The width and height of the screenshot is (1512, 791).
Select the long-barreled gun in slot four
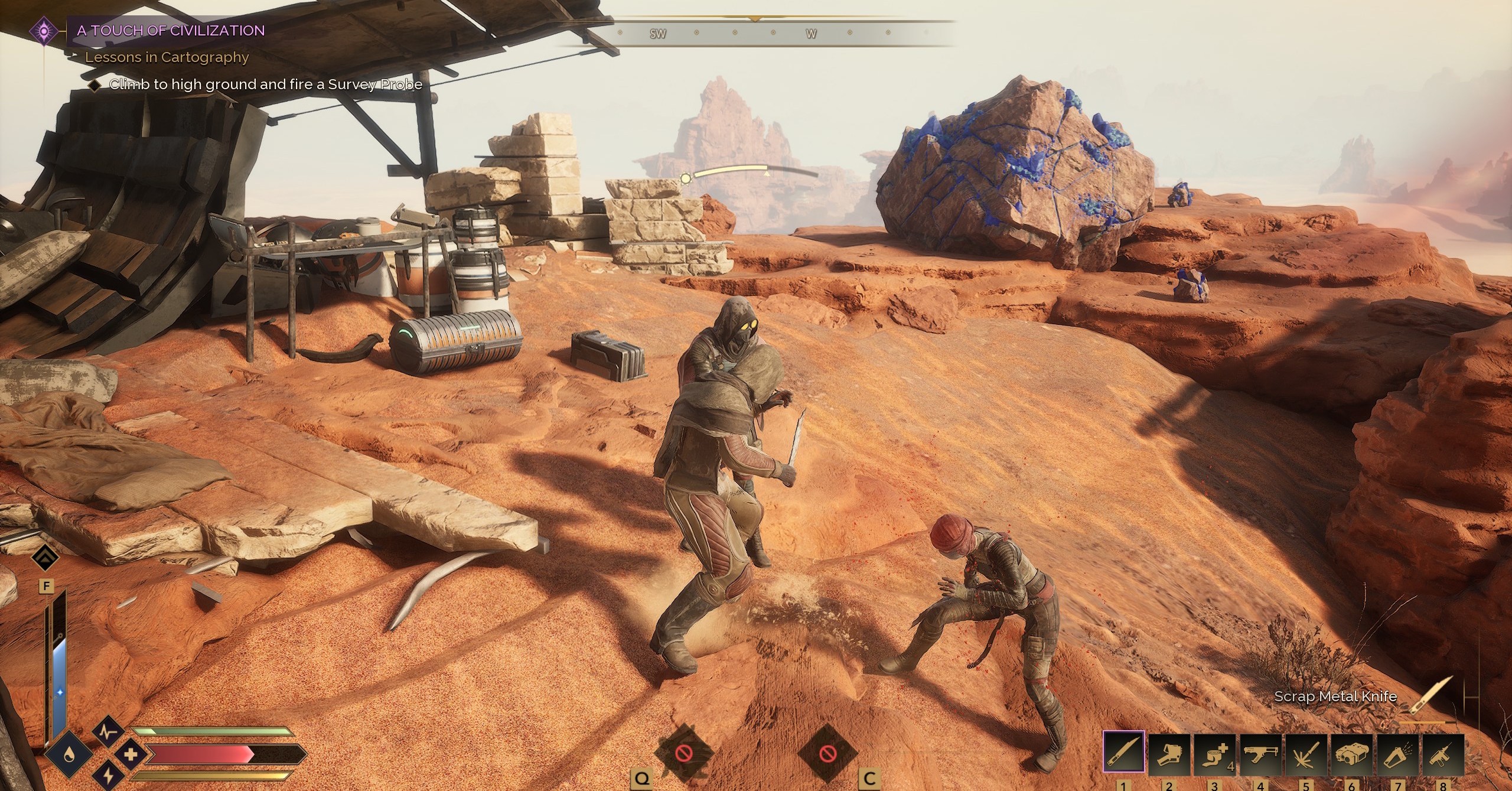click(1261, 753)
